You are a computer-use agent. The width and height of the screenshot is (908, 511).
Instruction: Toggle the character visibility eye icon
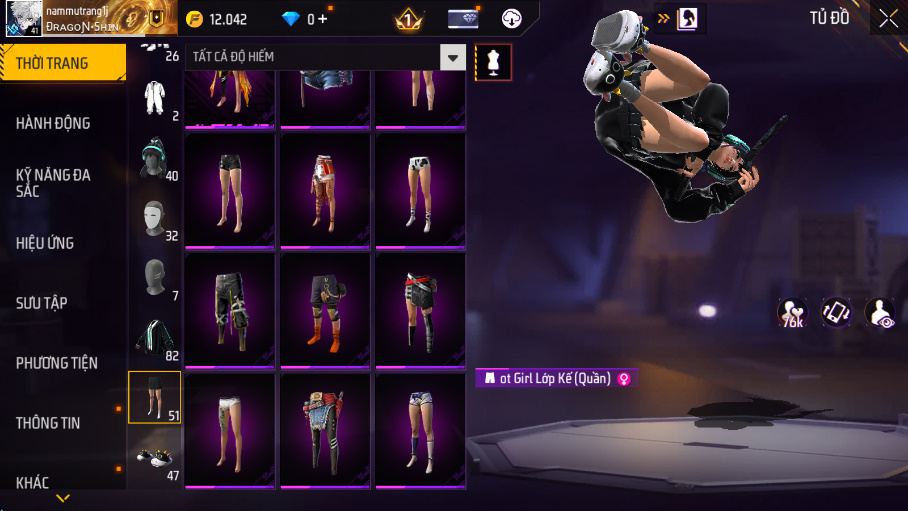[x=879, y=312]
